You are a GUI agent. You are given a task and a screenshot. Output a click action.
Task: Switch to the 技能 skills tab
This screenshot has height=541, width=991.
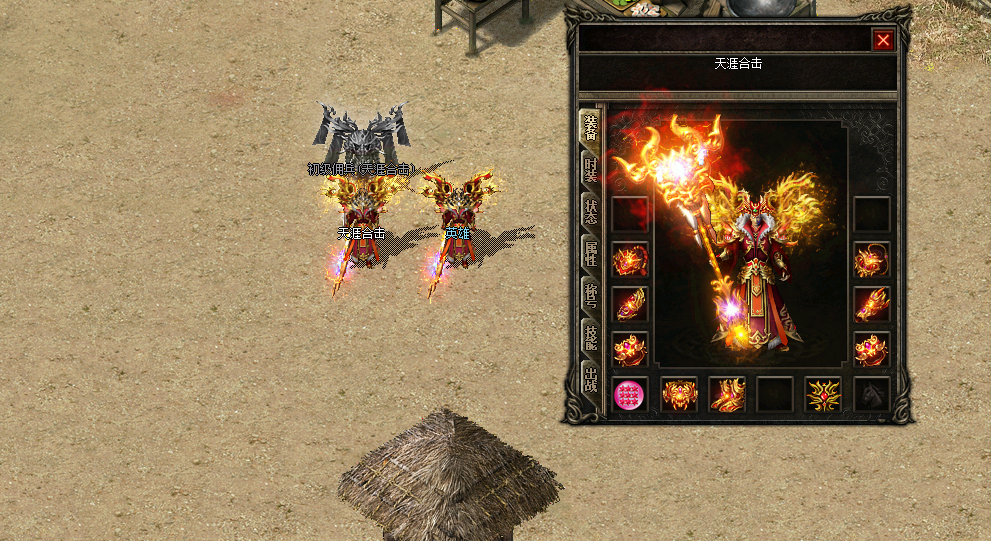591,337
